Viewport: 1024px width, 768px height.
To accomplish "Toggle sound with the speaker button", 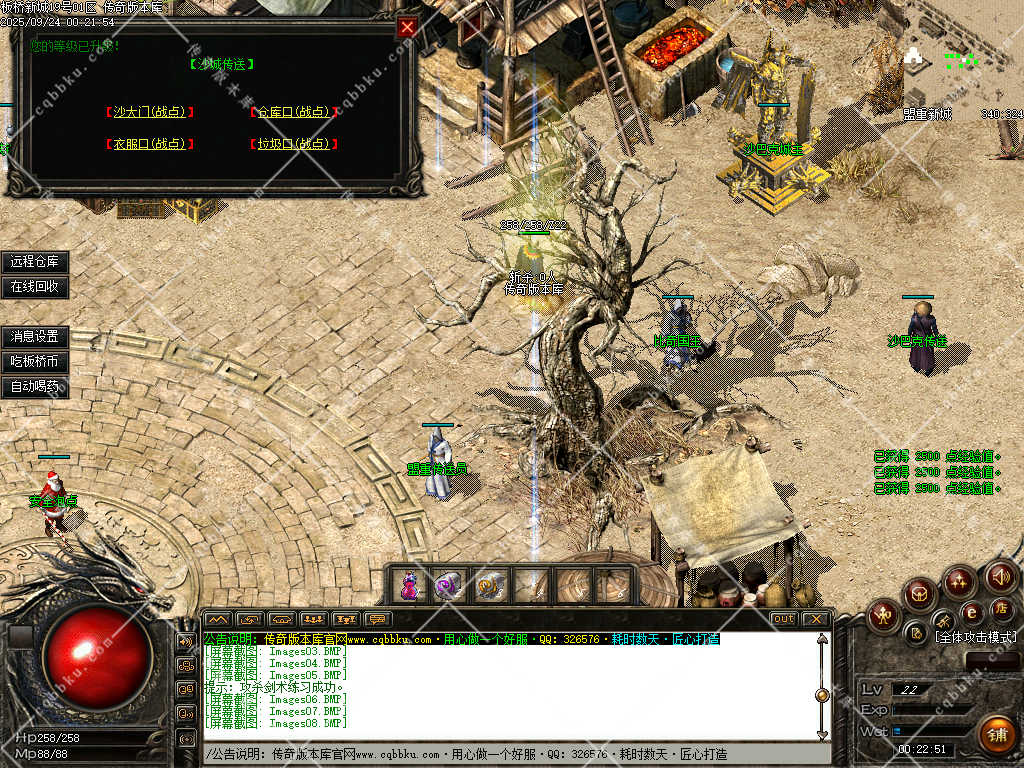I will pyautogui.click(x=1001, y=577).
